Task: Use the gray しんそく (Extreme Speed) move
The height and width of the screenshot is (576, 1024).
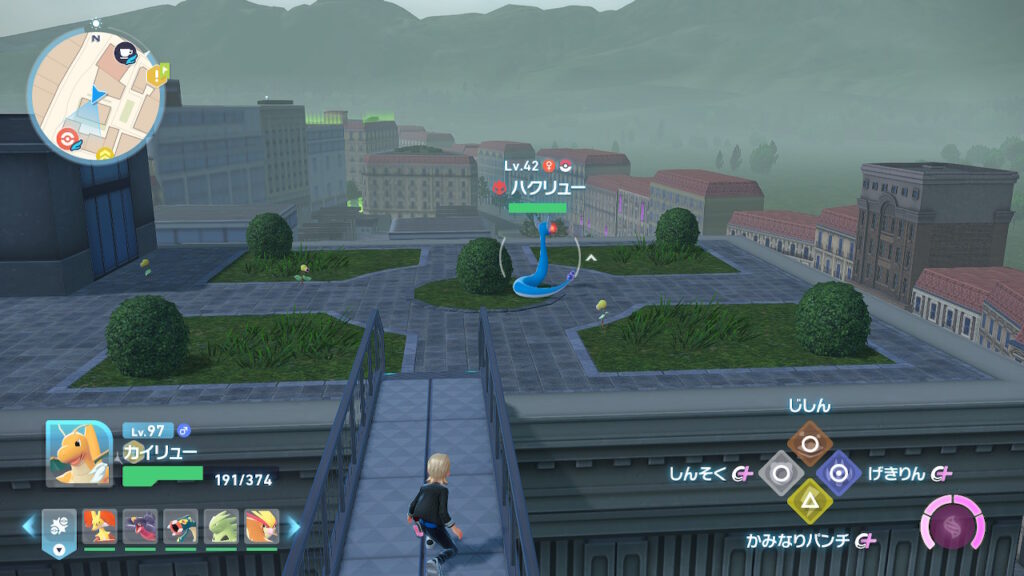Action: [778, 472]
